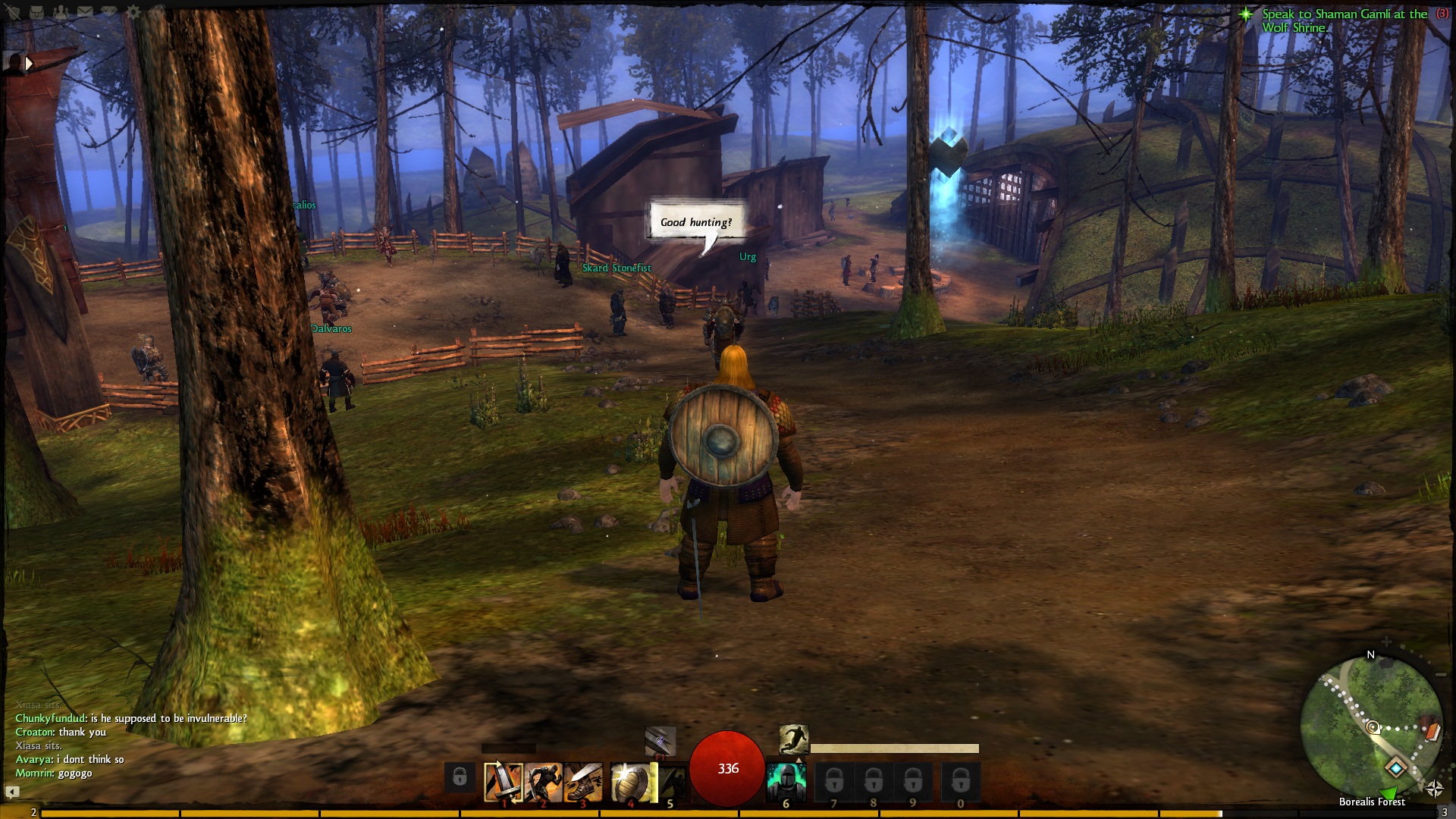Click the waypoint diamond on the minimap

pyautogui.click(x=1395, y=768)
